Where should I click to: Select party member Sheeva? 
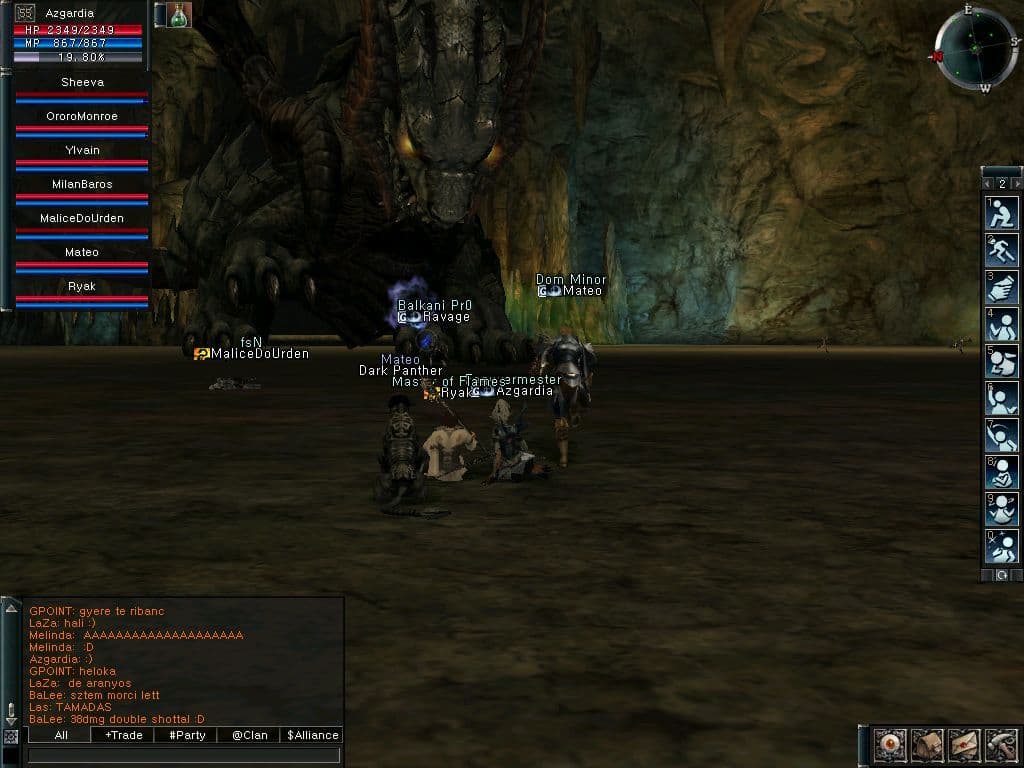pyautogui.click(x=82, y=83)
